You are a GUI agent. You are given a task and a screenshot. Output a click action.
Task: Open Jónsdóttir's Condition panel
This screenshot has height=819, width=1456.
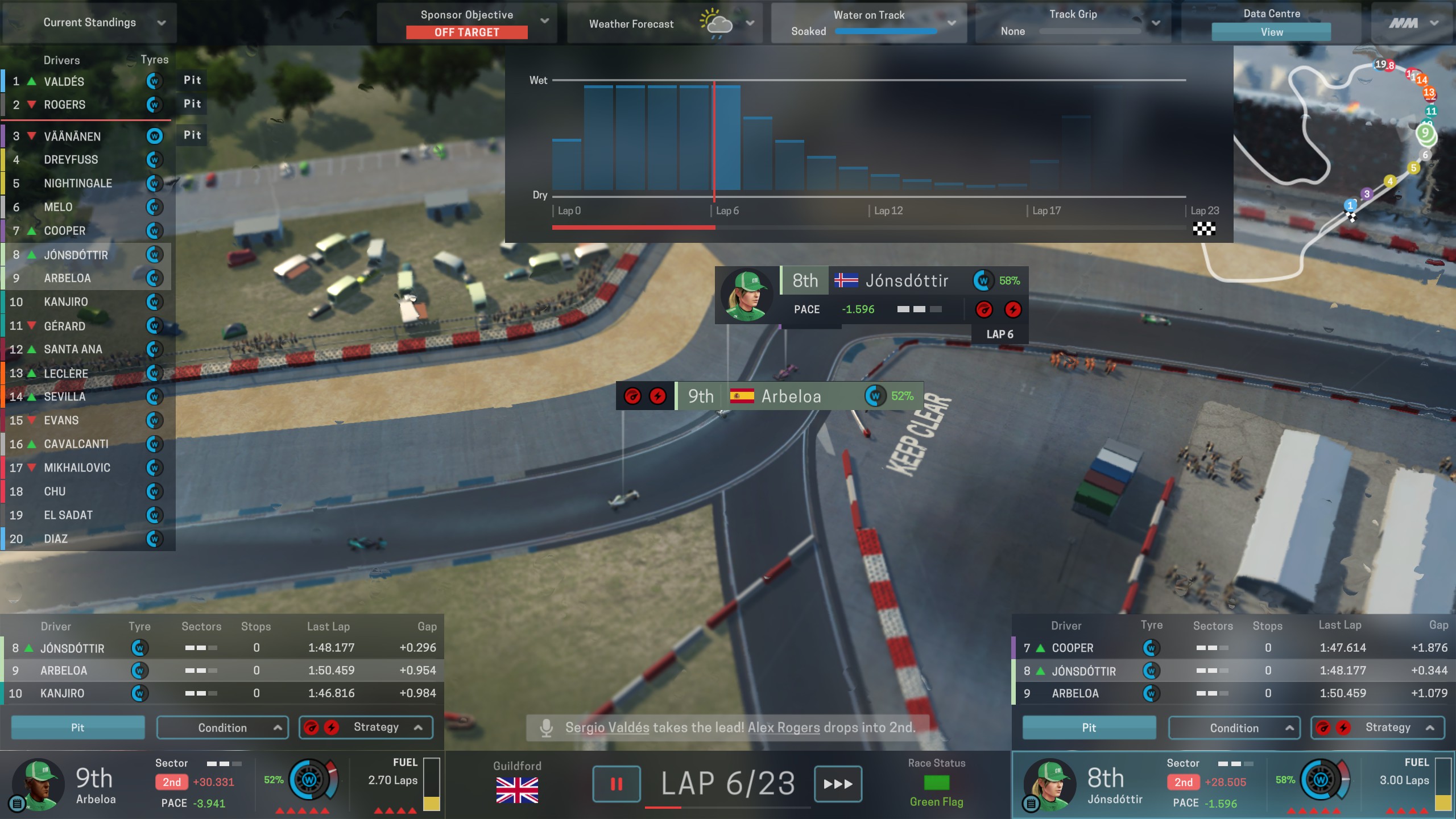1234,727
